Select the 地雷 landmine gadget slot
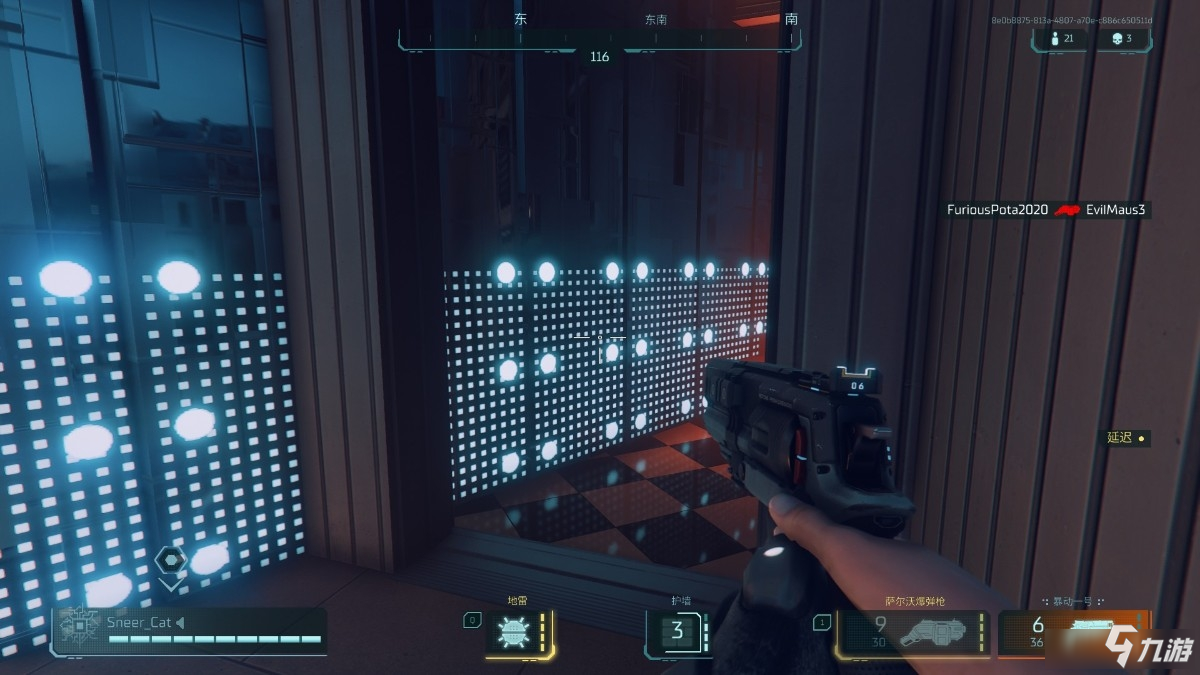The height and width of the screenshot is (675, 1200). 517,633
